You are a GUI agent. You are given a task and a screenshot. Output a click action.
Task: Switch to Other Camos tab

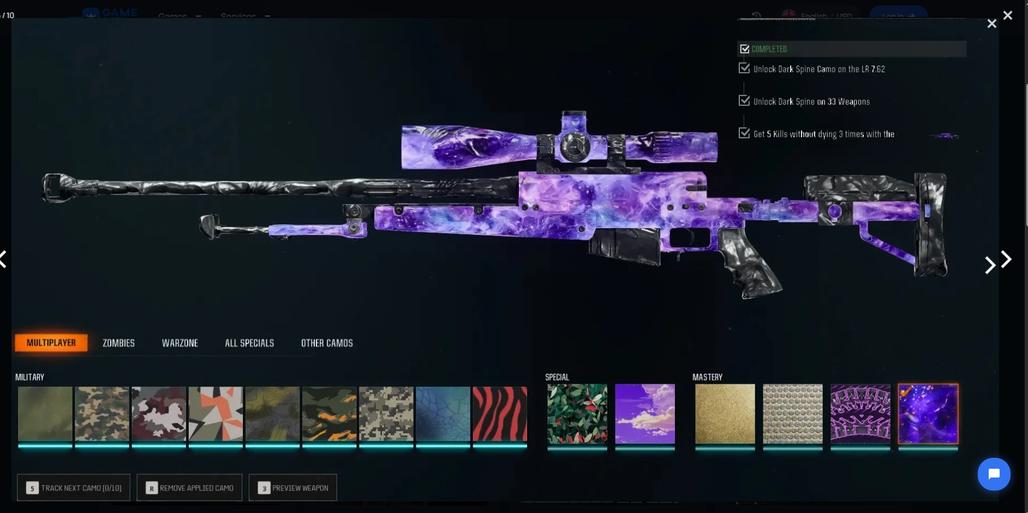coord(327,343)
